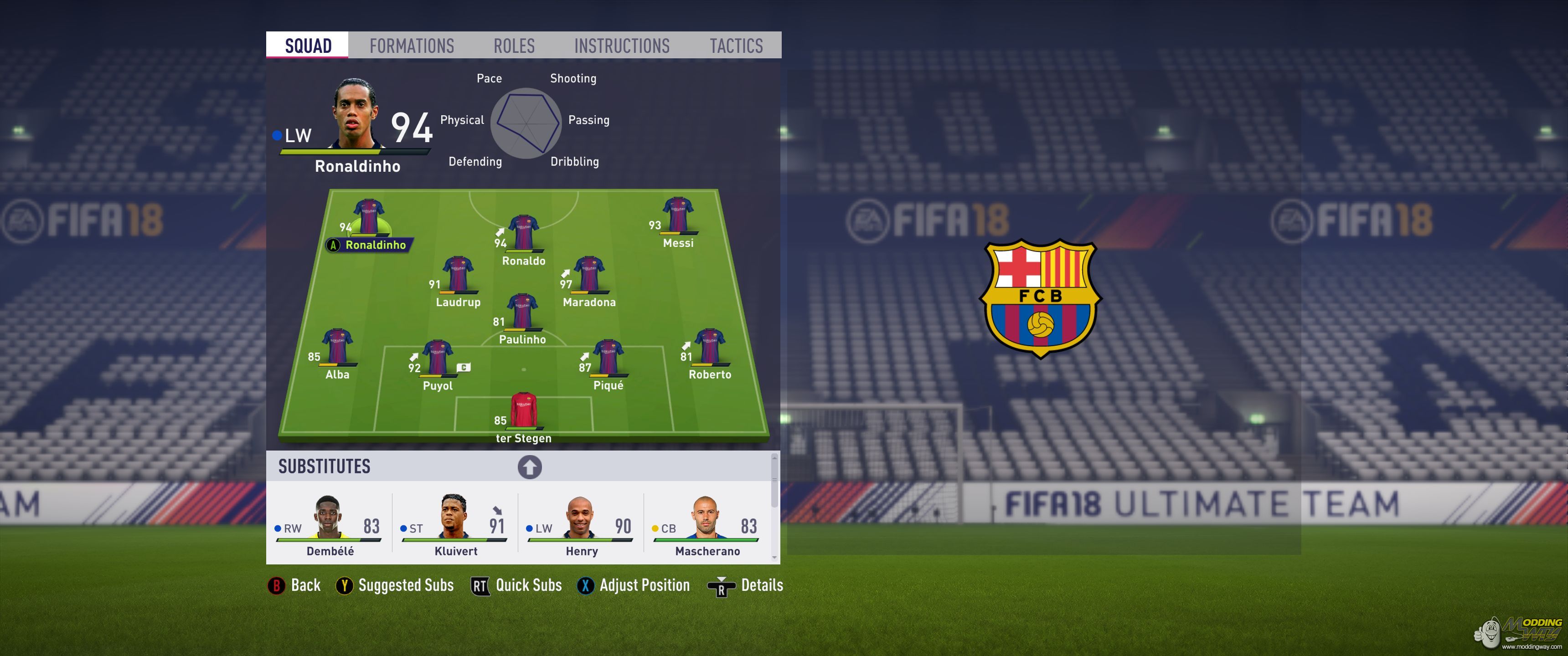Select captain Puyol in defence
The width and height of the screenshot is (1568, 656).
click(437, 358)
